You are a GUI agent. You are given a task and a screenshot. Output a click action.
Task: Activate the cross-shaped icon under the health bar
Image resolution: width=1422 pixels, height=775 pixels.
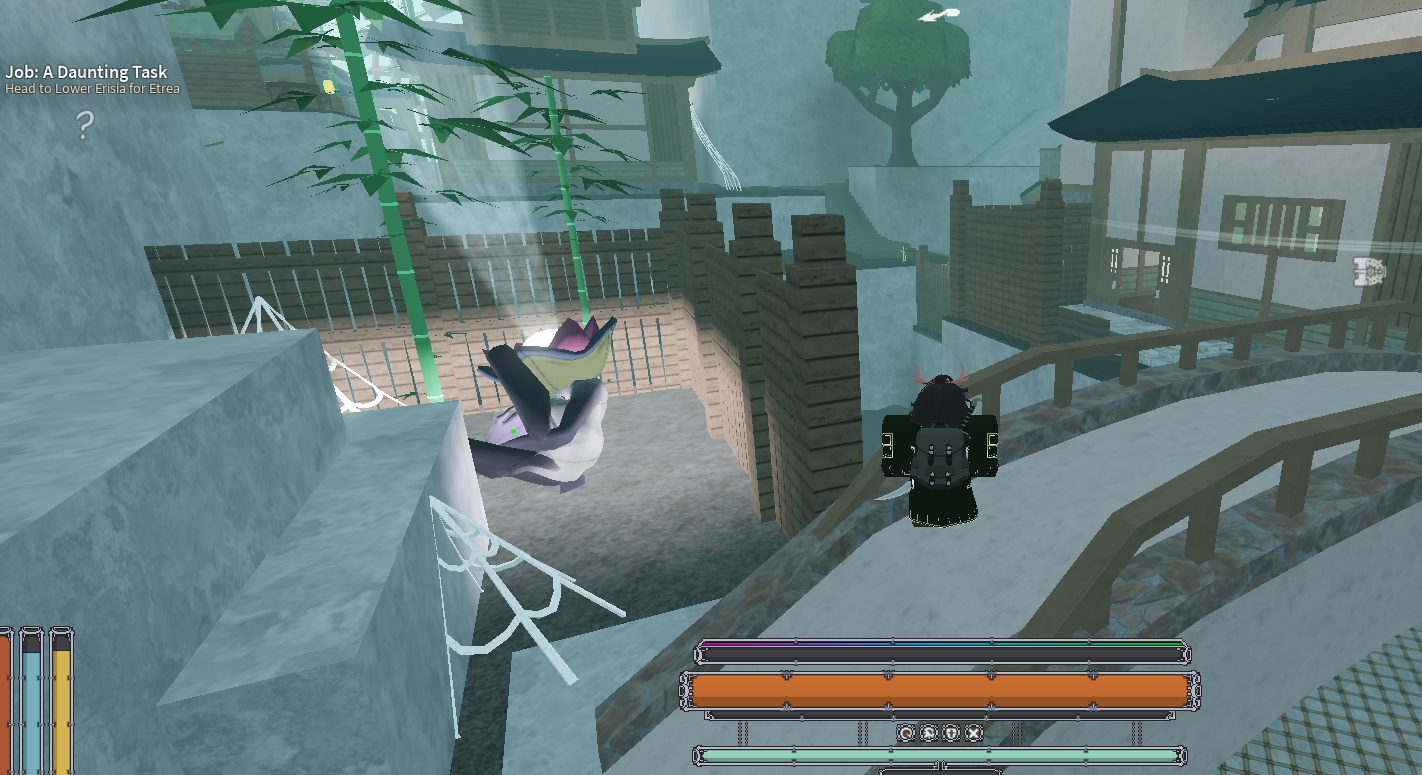[x=951, y=733]
